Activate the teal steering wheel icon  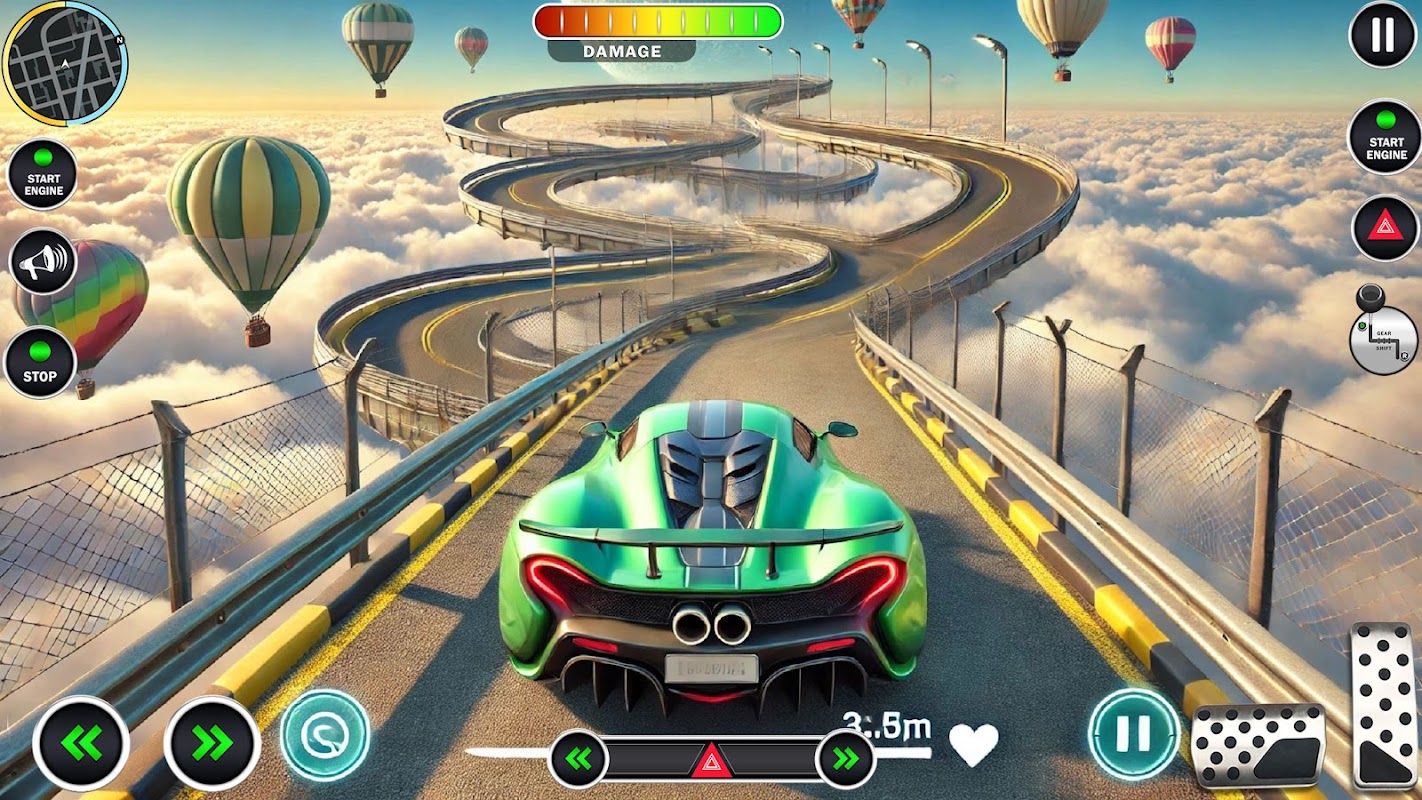[x=325, y=735]
